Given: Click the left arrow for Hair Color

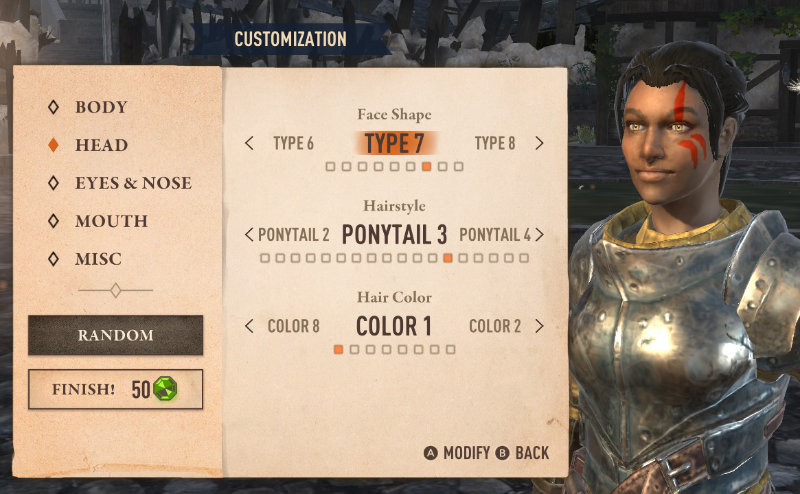Looking at the screenshot, I should 249,326.
